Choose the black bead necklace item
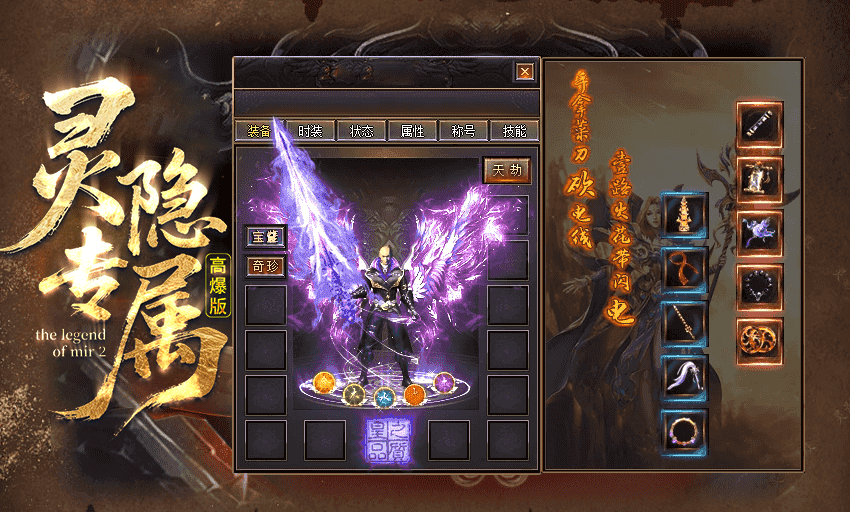Viewport: 850px width, 512px height. pos(760,288)
